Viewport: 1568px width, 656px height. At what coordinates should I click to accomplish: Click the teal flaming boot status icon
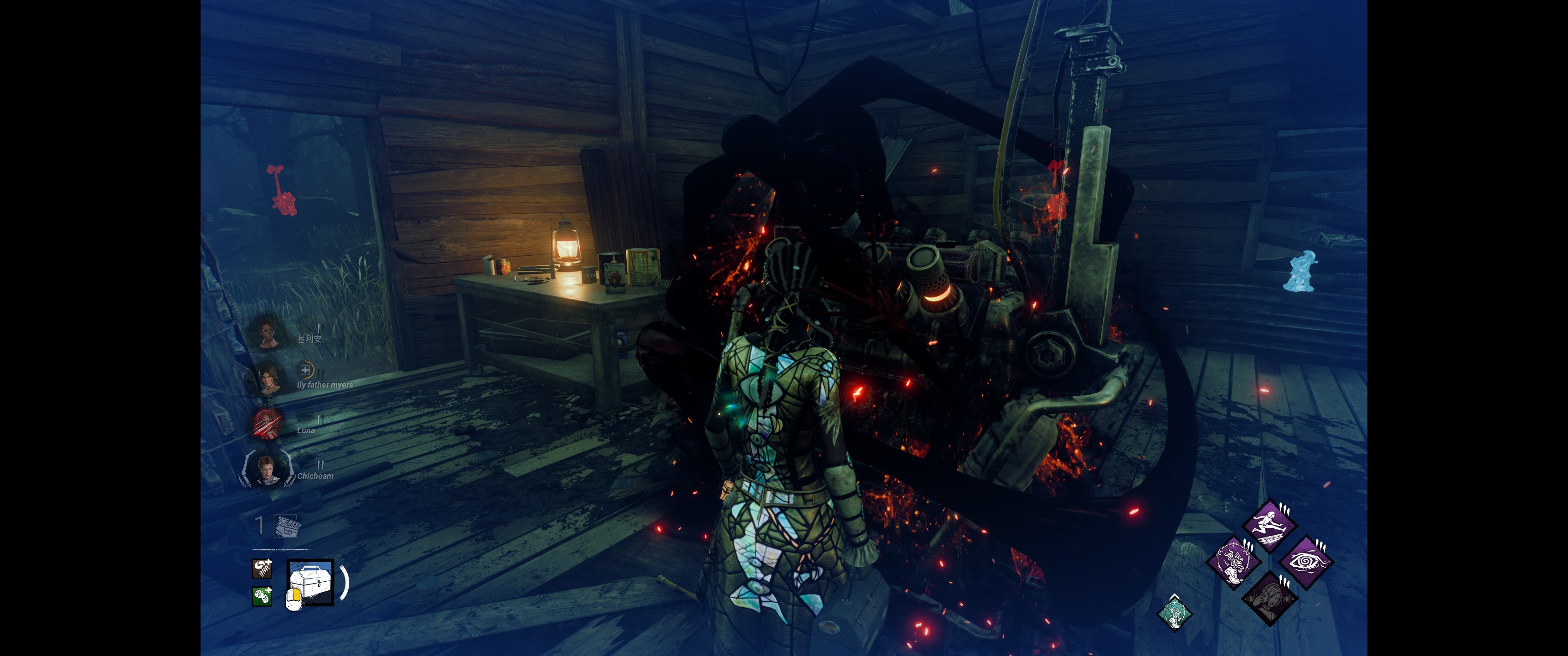click(1174, 612)
